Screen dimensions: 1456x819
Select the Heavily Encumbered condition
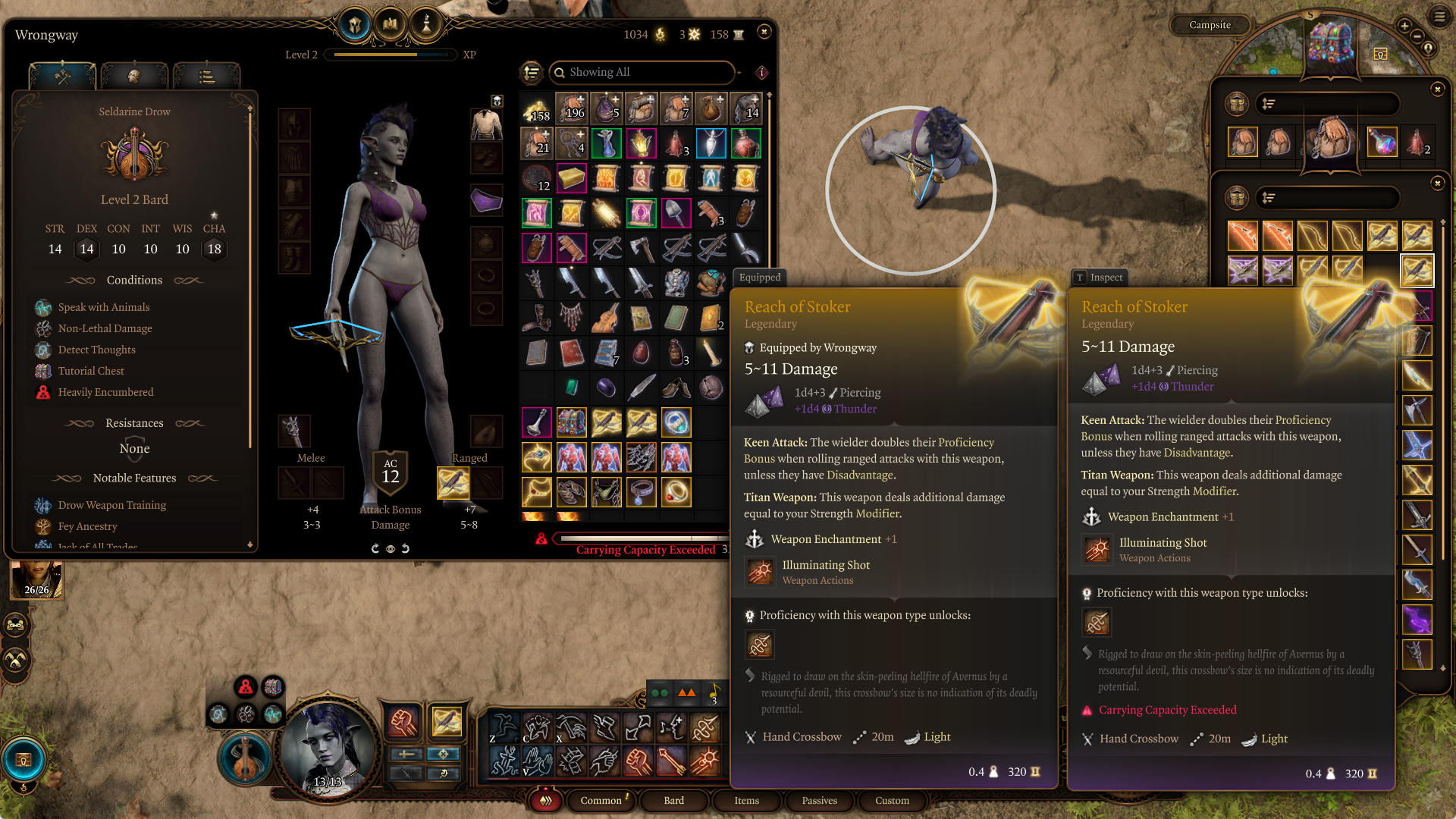pos(105,392)
